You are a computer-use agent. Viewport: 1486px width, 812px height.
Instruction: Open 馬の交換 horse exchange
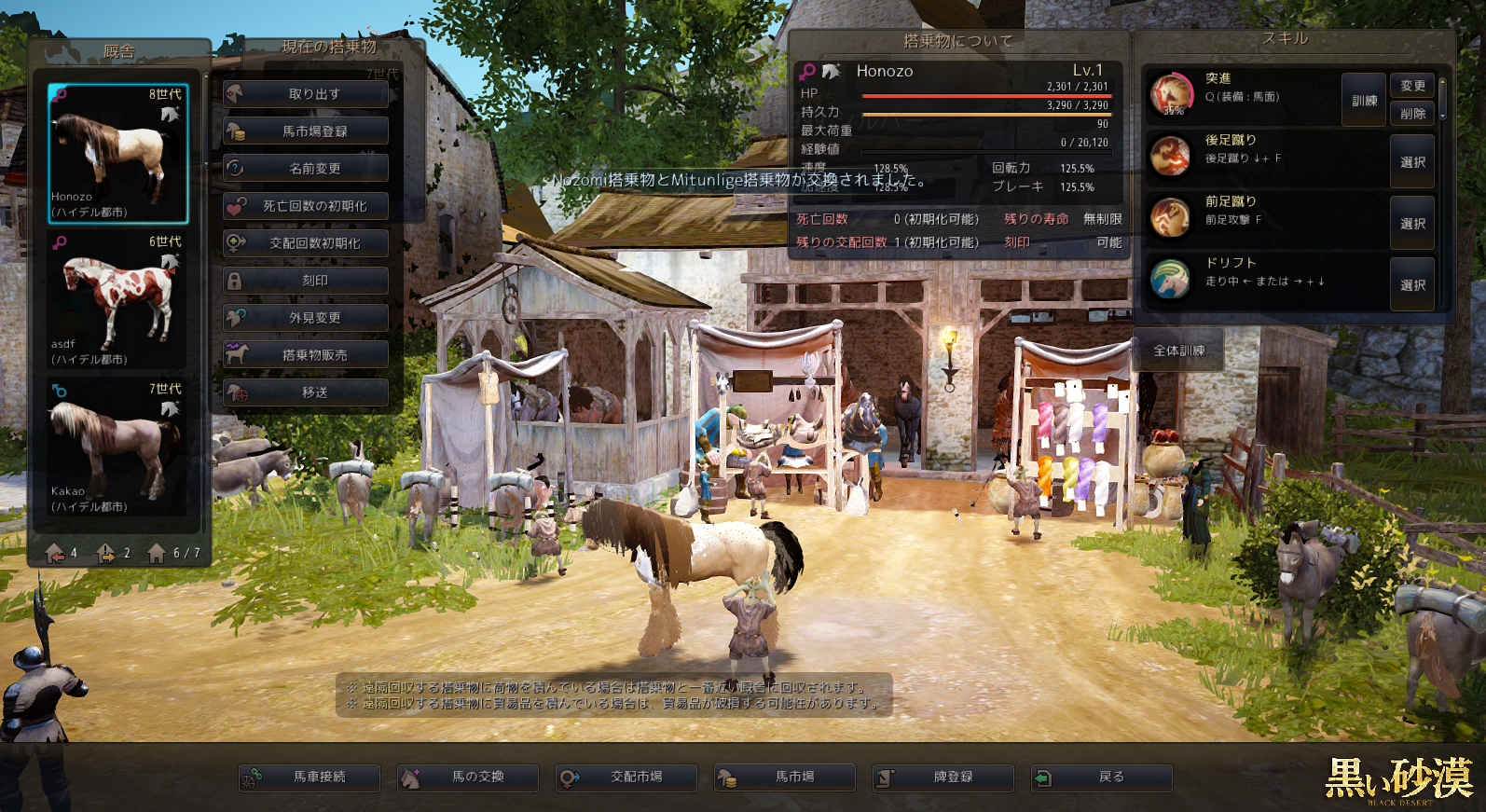click(x=468, y=777)
